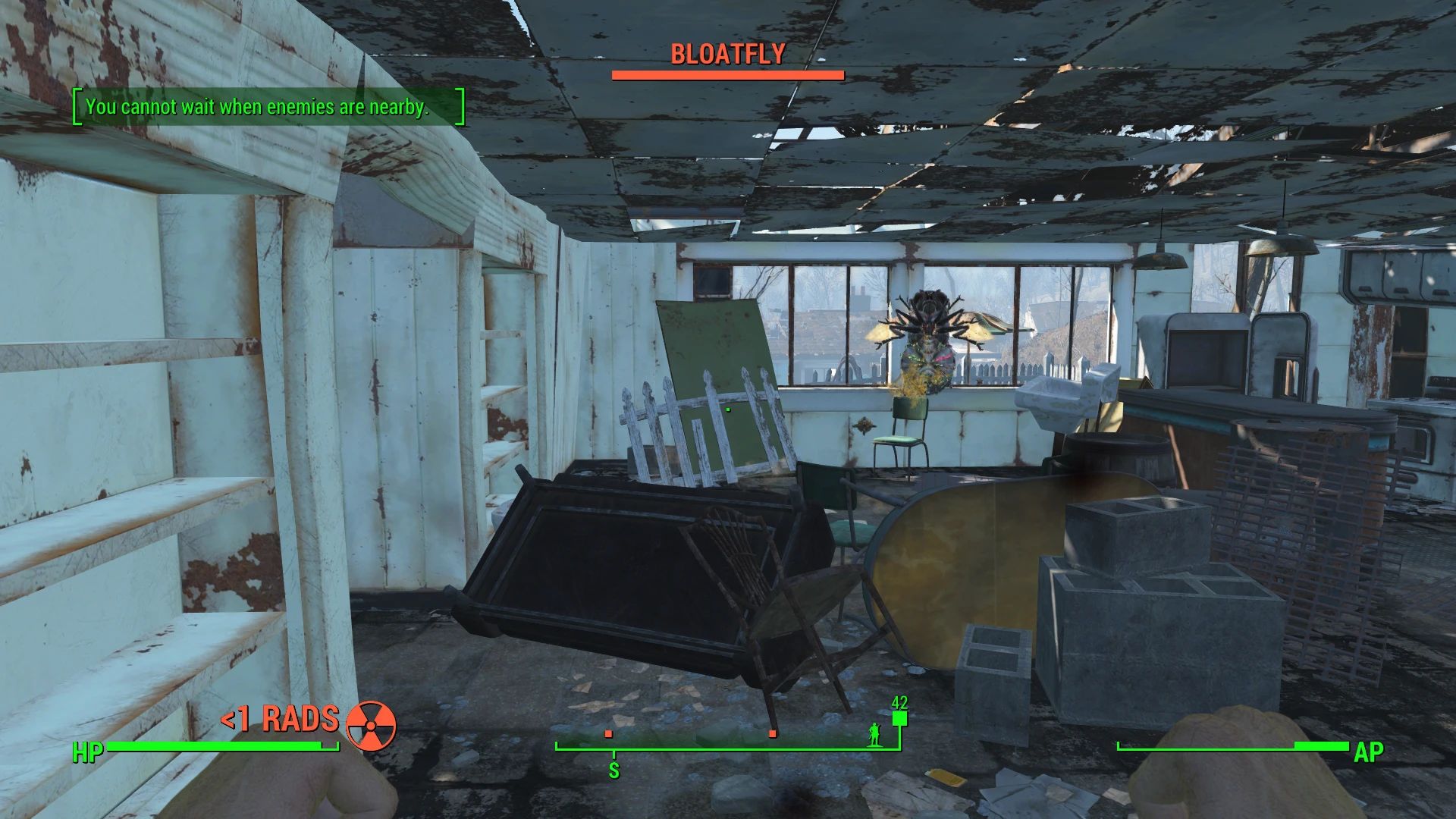Click the left red enemy dot on compass

(608, 734)
